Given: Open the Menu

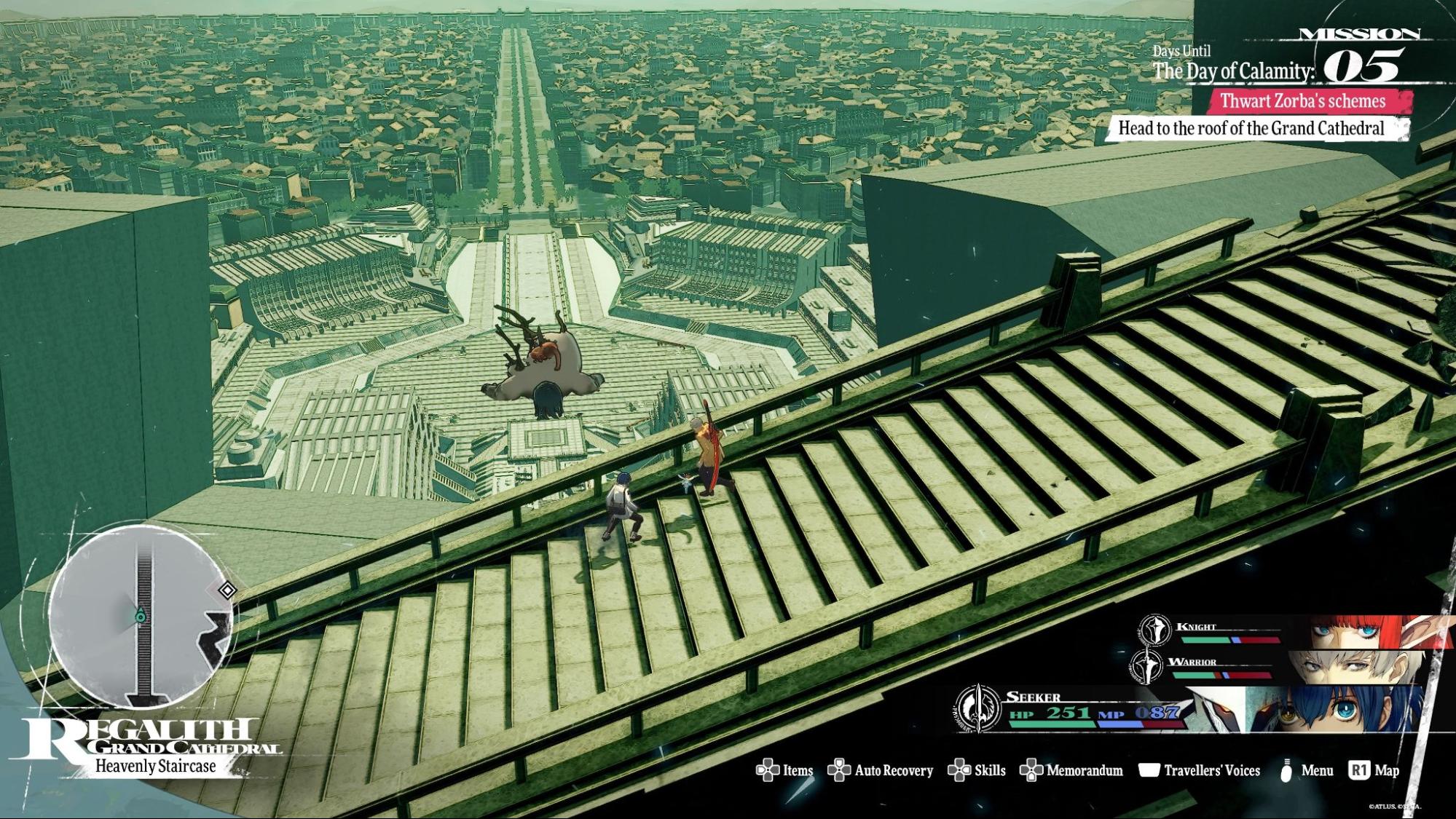Looking at the screenshot, I should 1307,770.
